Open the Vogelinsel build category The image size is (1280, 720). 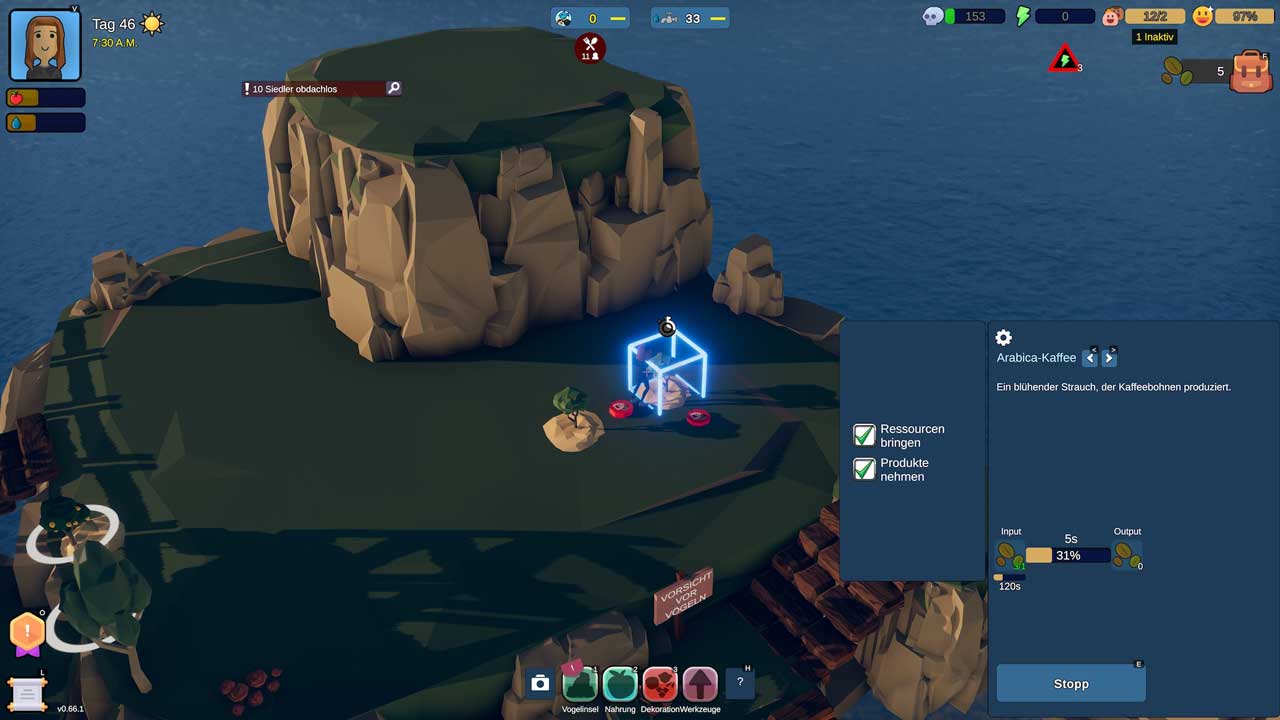pos(580,684)
